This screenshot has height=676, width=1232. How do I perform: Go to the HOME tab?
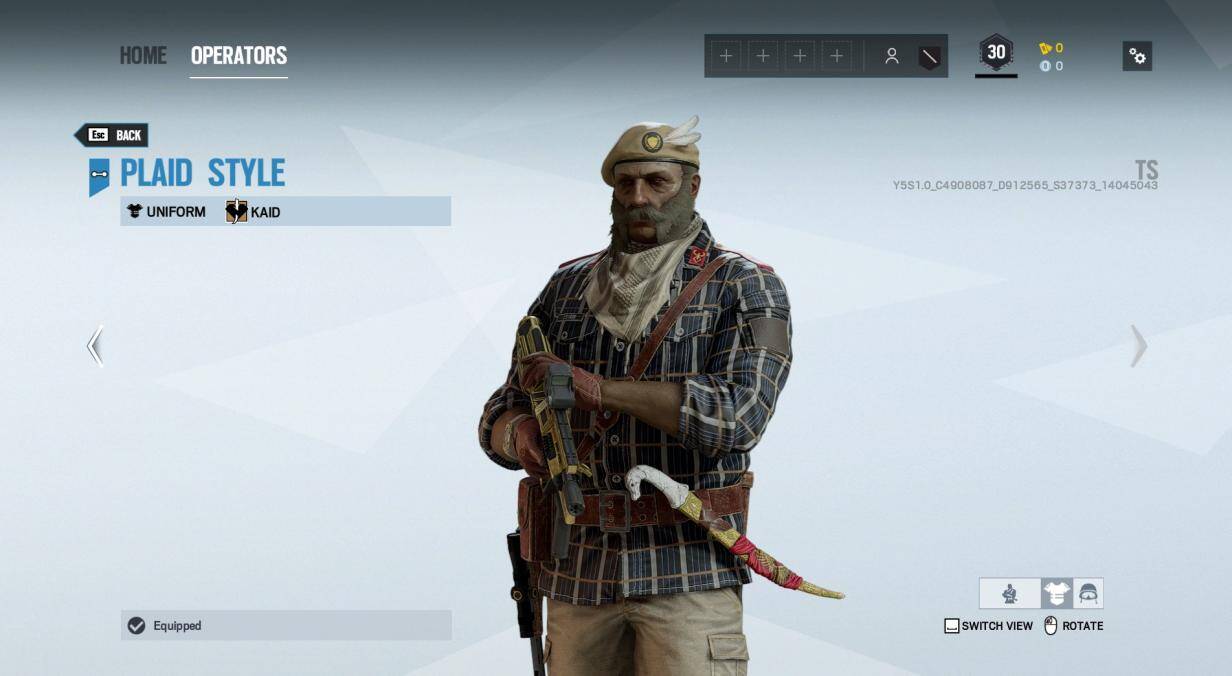coord(143,55)
